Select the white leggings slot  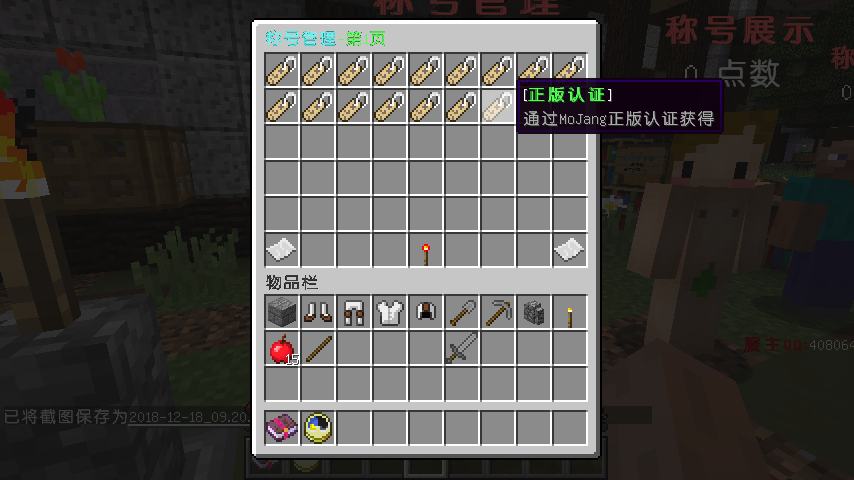click(353, 313)
